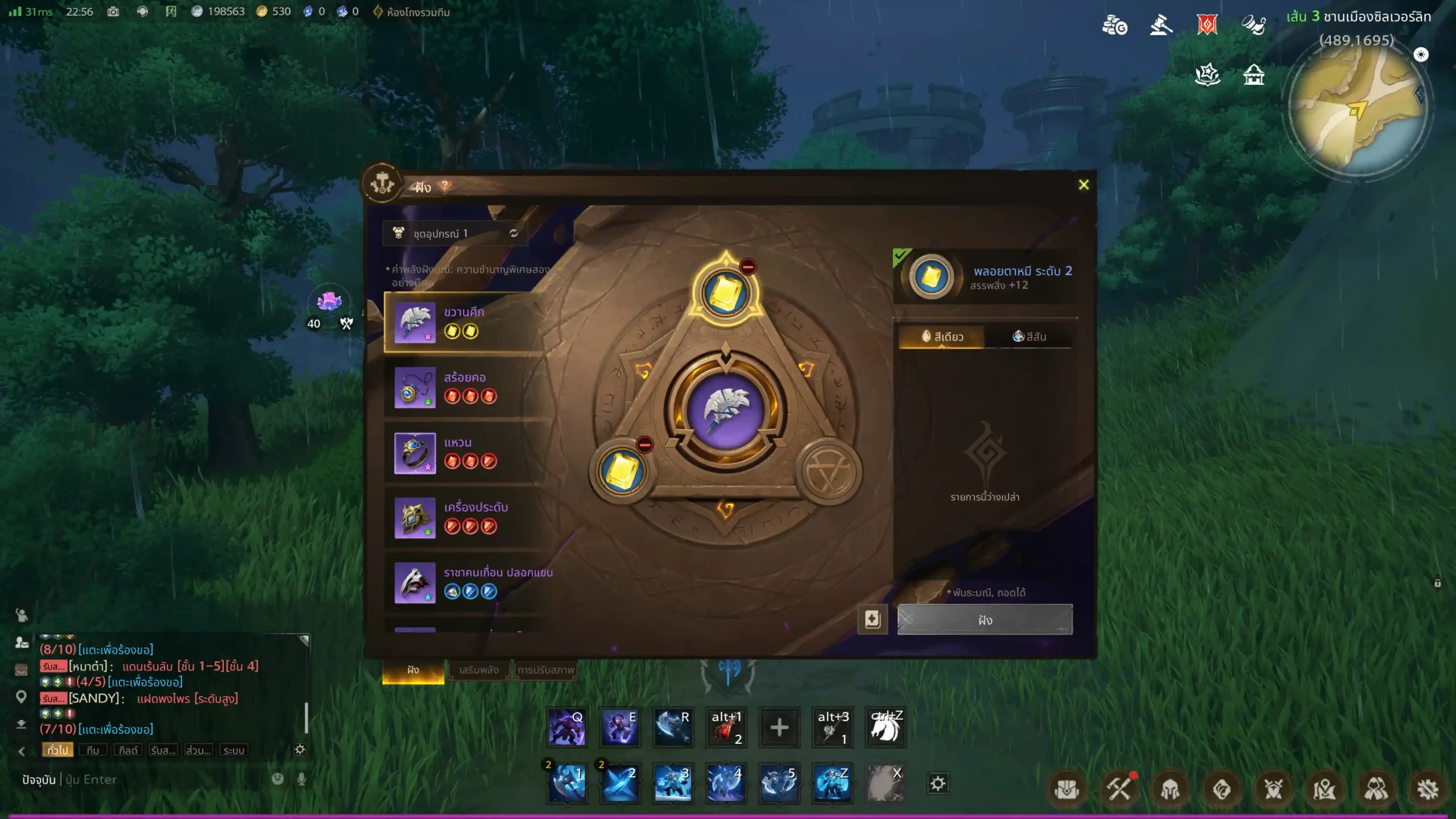Switch to the สีเดียว single-color gem tab
Viewport: 1456px width, 819px height.
tap(942, 337)
